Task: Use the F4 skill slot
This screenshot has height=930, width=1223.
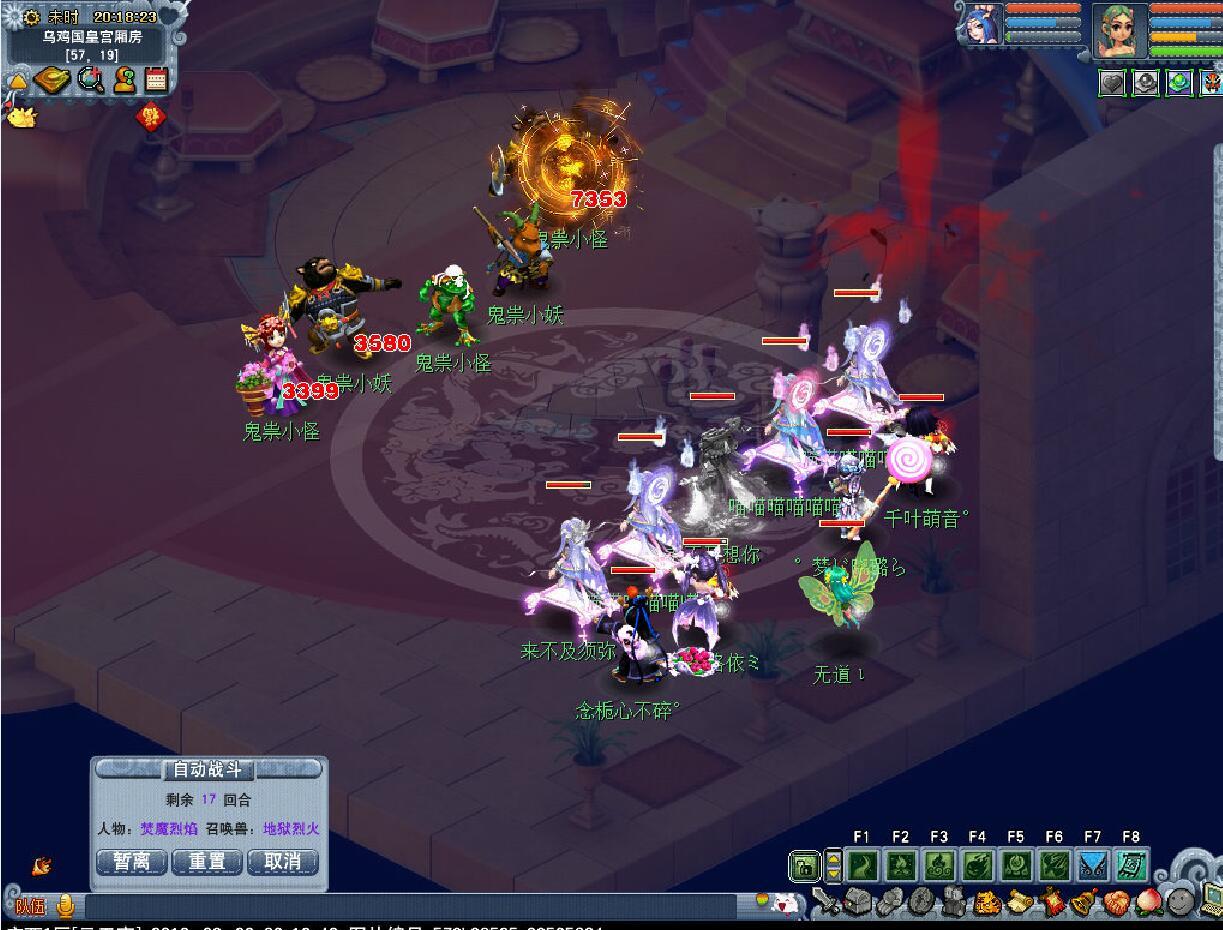Action: [977, 865]
